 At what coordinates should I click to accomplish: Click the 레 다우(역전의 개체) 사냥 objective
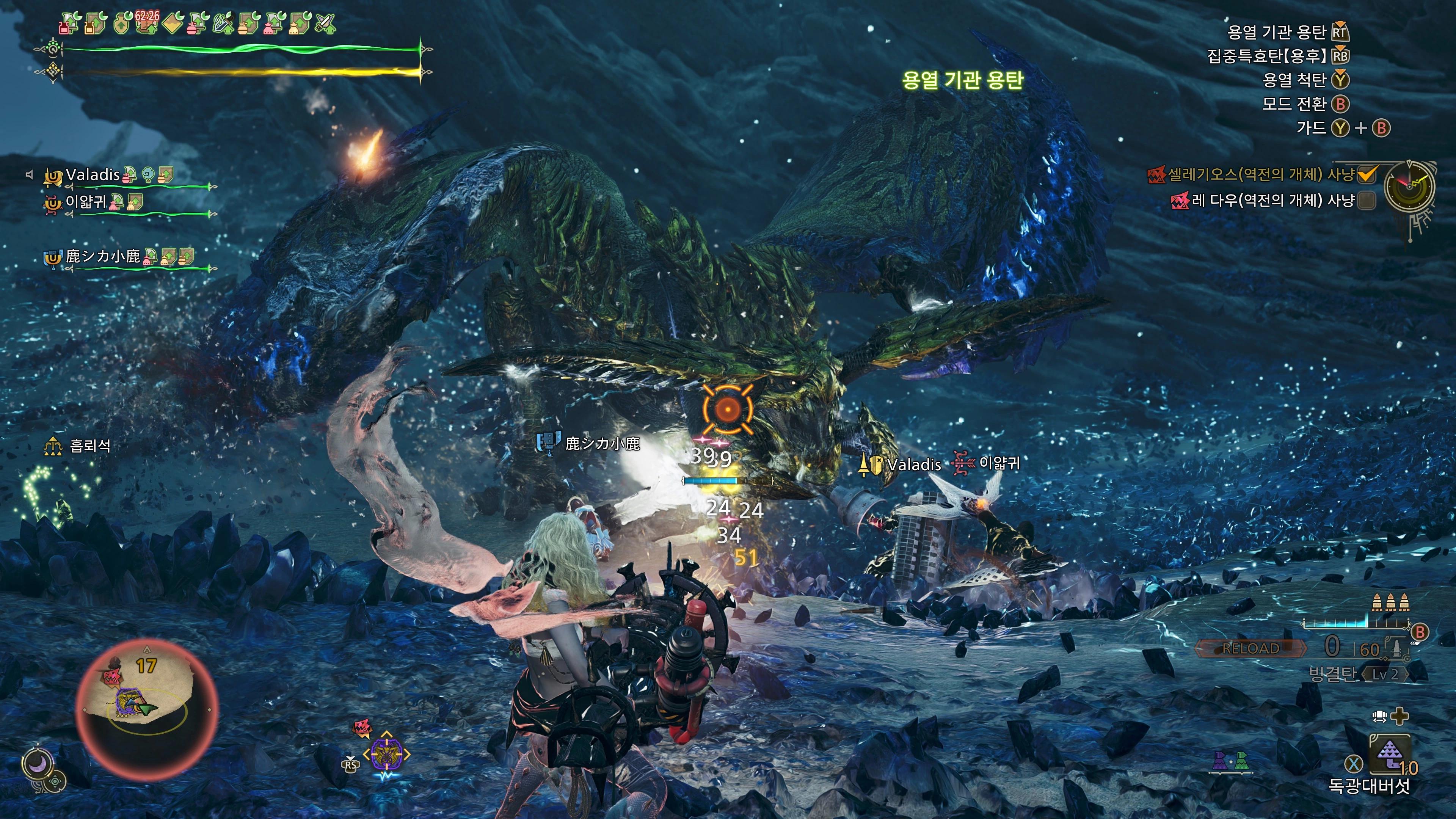pos(1272,200)
